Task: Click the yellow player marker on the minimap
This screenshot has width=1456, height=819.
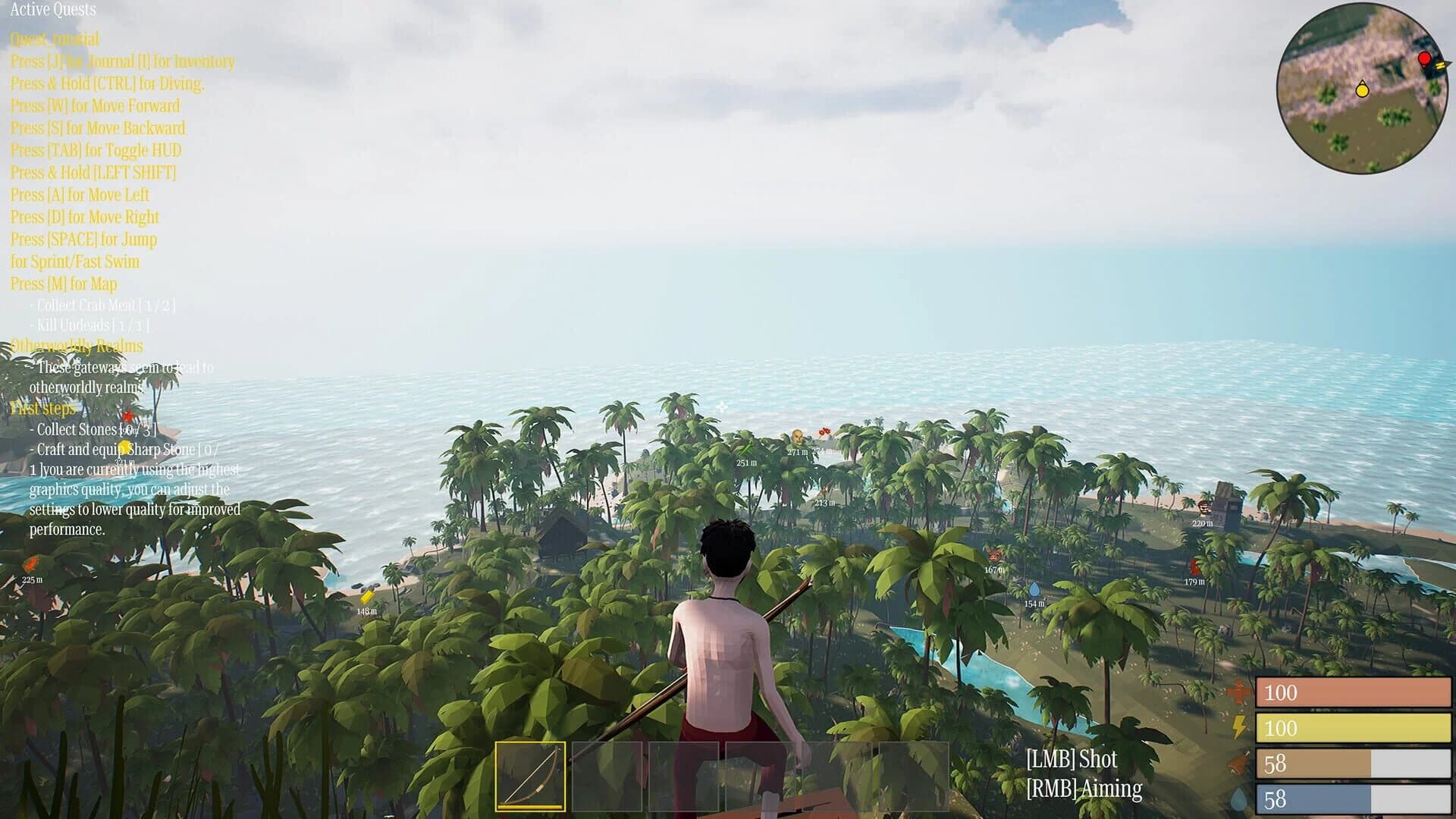Action: [x=1363, y=90]
